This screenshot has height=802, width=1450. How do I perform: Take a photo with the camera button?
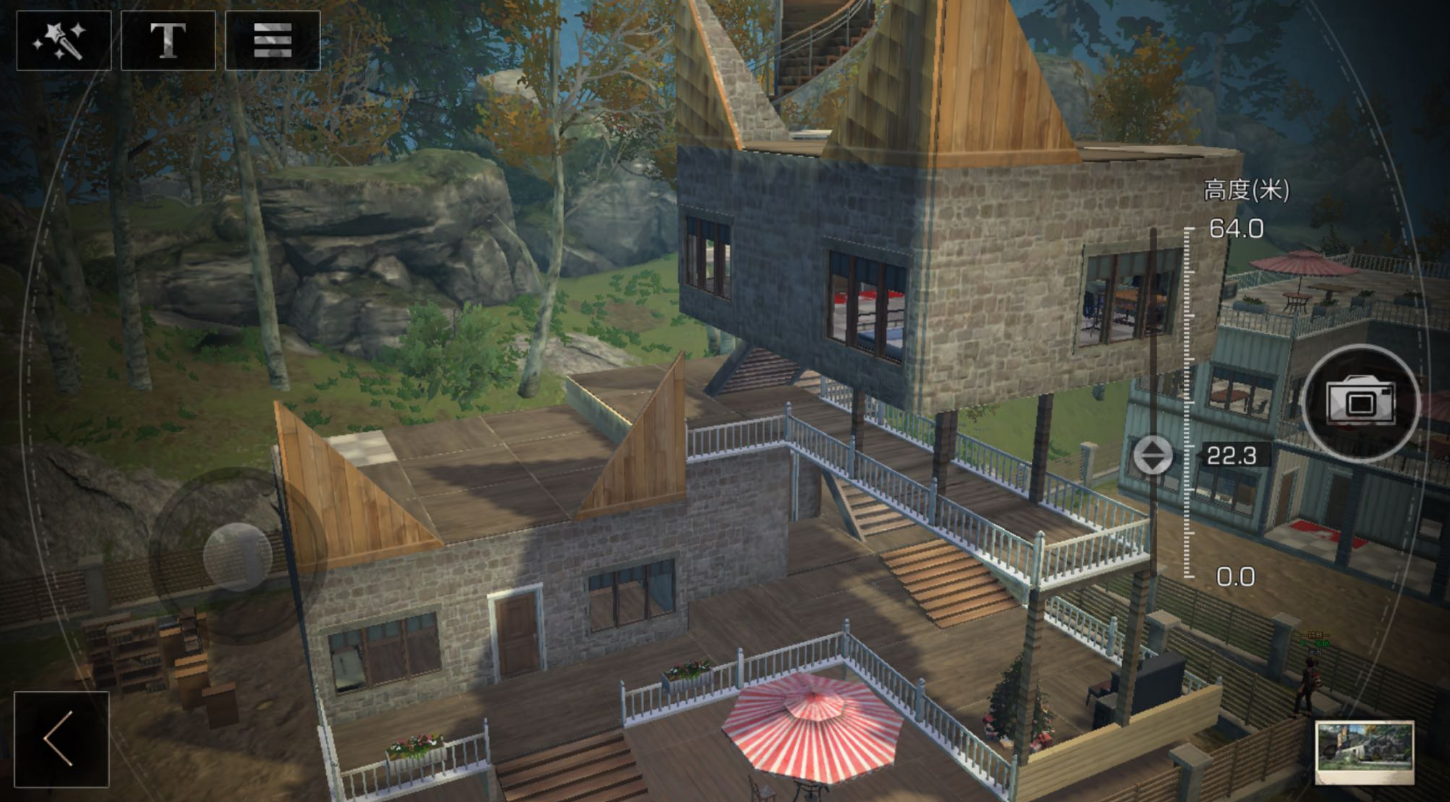point(1360,403)
